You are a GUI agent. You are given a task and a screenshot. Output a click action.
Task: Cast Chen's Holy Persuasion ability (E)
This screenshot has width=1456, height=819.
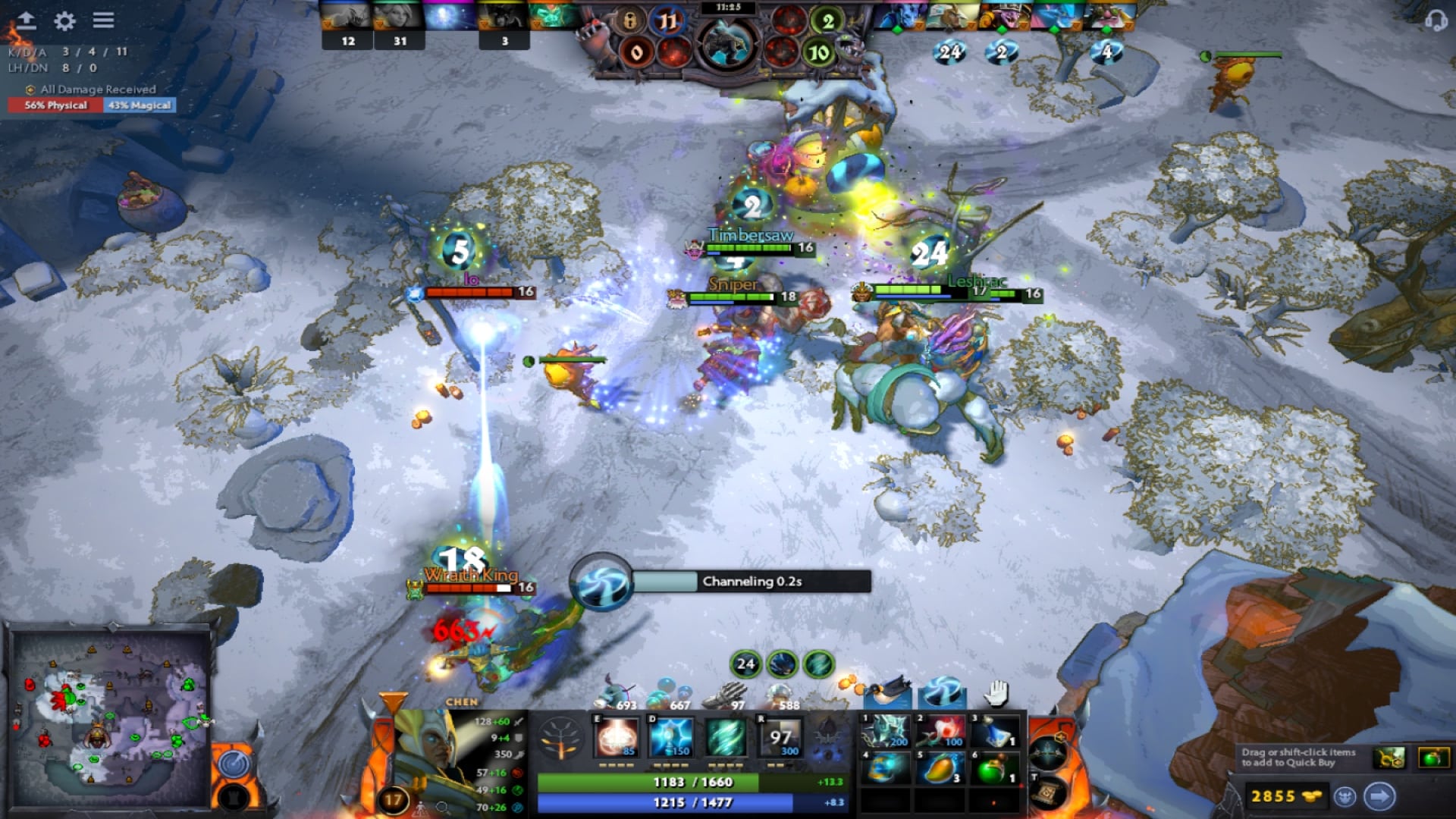pyautogui.click(x=617, y=737)
